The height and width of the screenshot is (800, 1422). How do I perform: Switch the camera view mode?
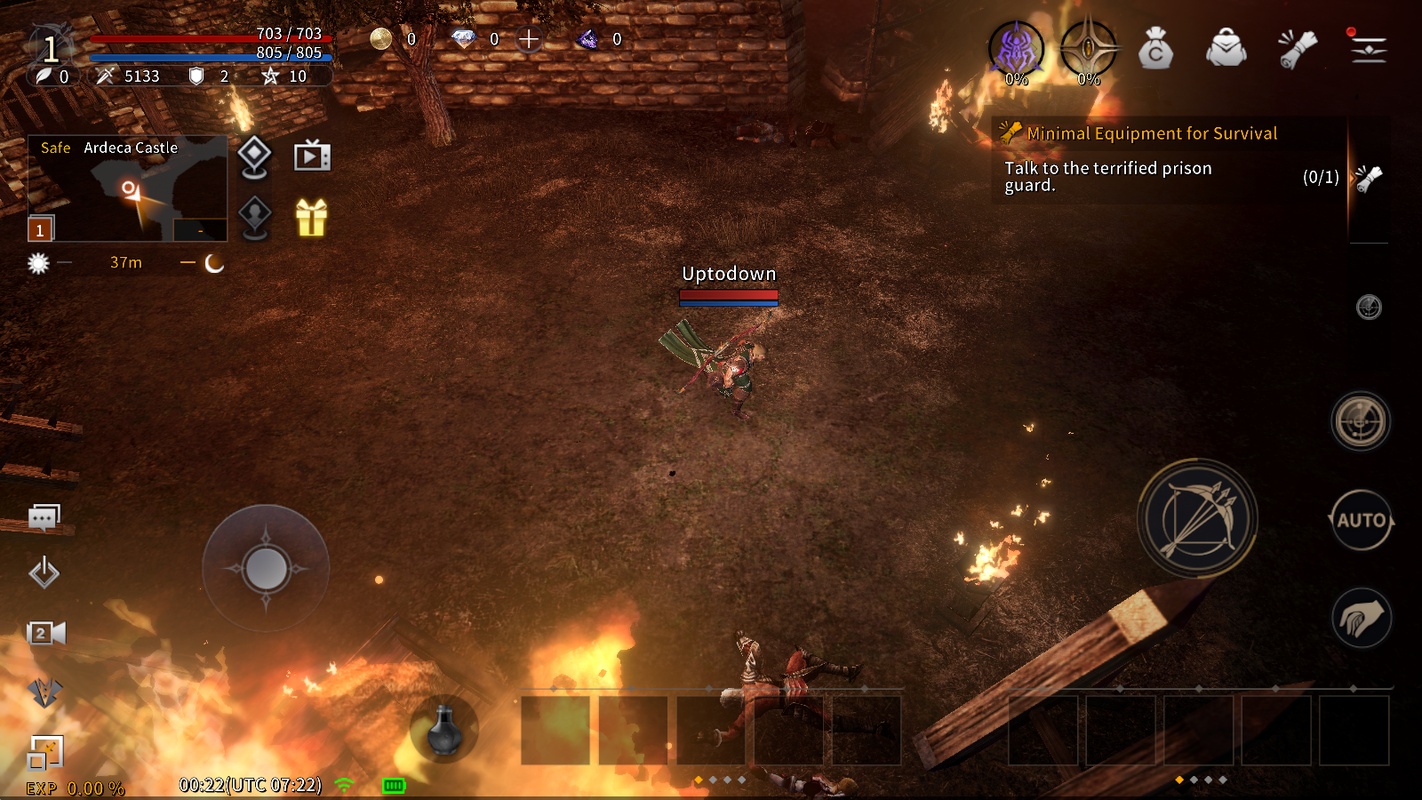45,633
